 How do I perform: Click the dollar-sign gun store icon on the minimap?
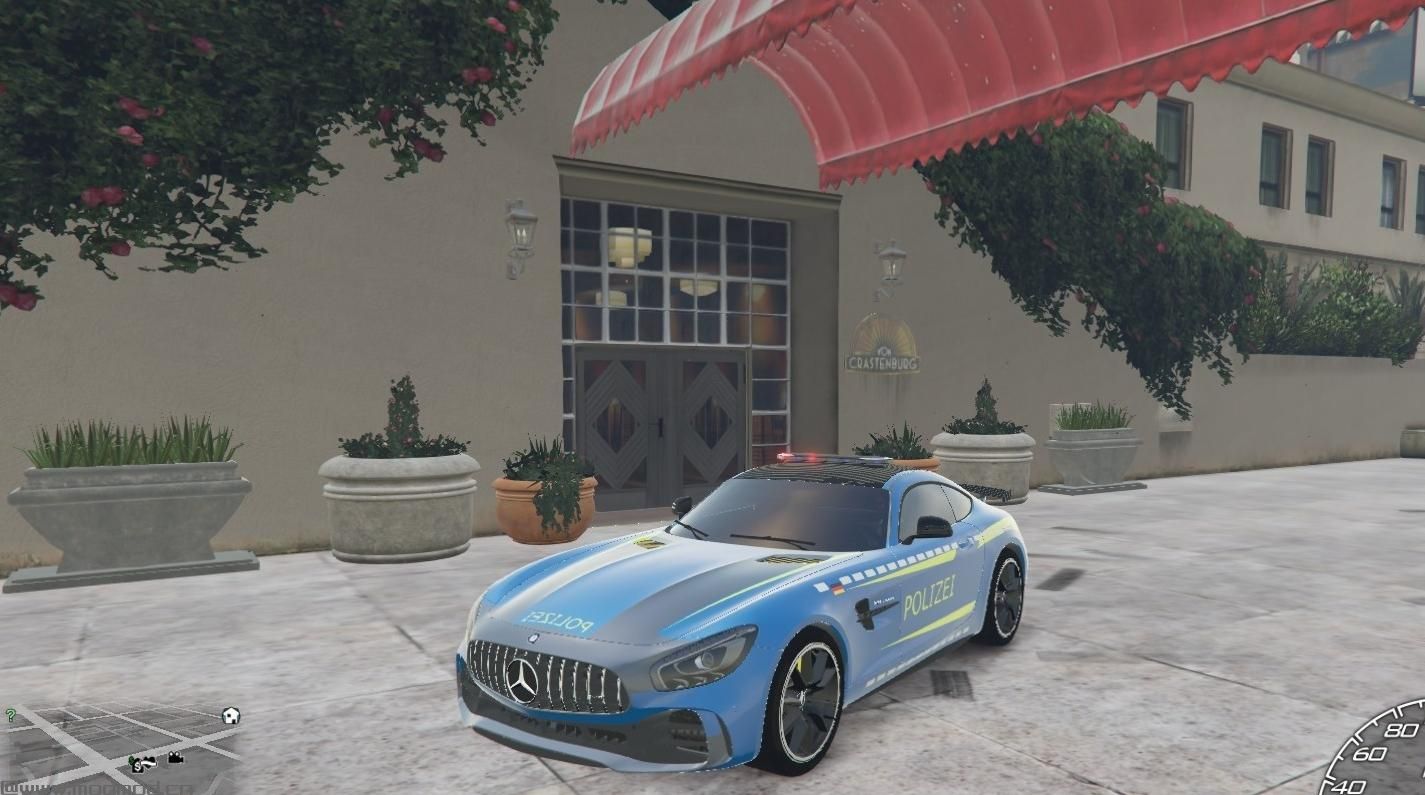tap(138, 764)
